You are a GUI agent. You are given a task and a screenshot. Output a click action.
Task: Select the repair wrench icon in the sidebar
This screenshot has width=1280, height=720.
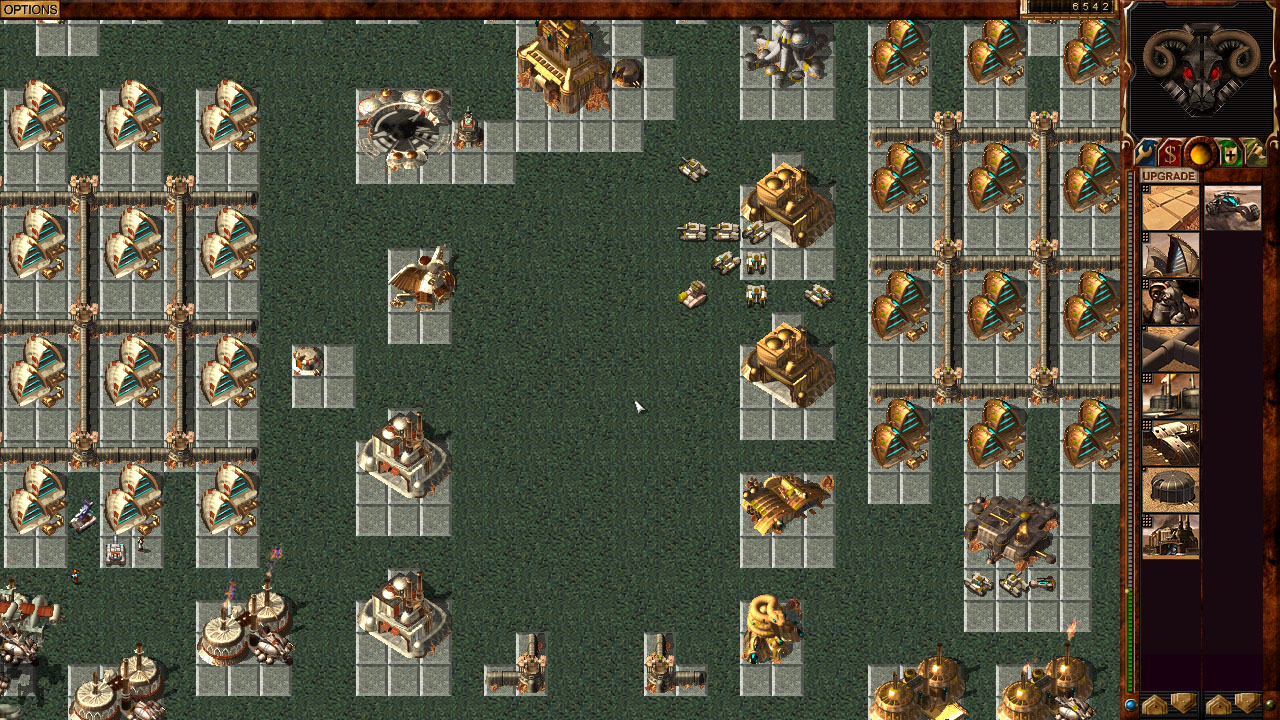coord(1143,153)
